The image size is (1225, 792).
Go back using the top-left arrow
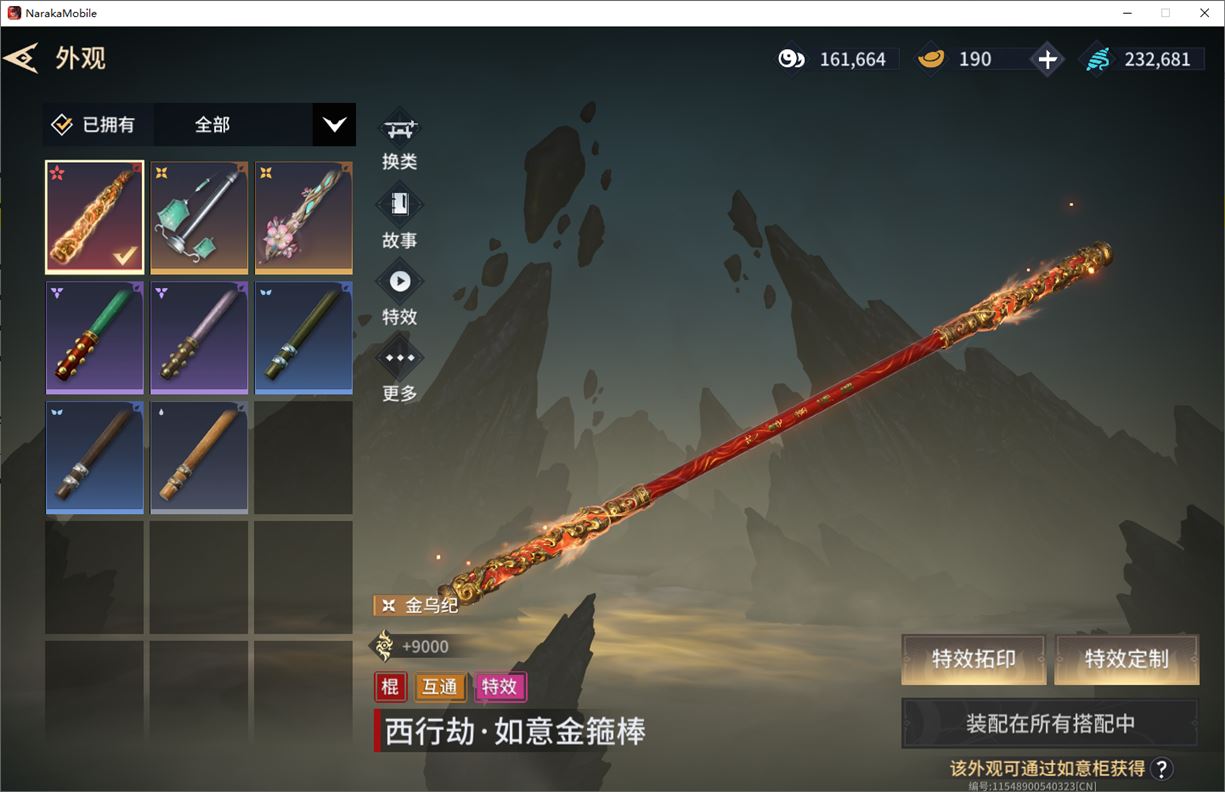click(21, 58)
